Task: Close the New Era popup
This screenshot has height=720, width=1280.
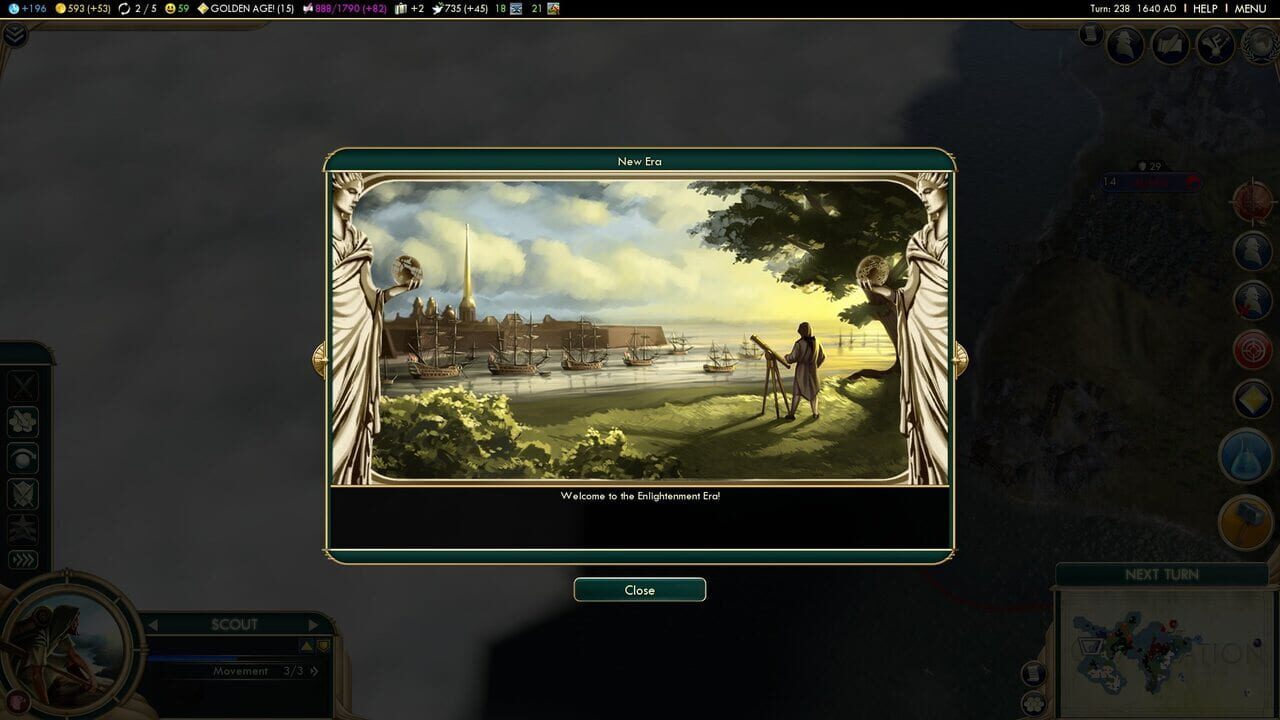Action: [639, 589]
